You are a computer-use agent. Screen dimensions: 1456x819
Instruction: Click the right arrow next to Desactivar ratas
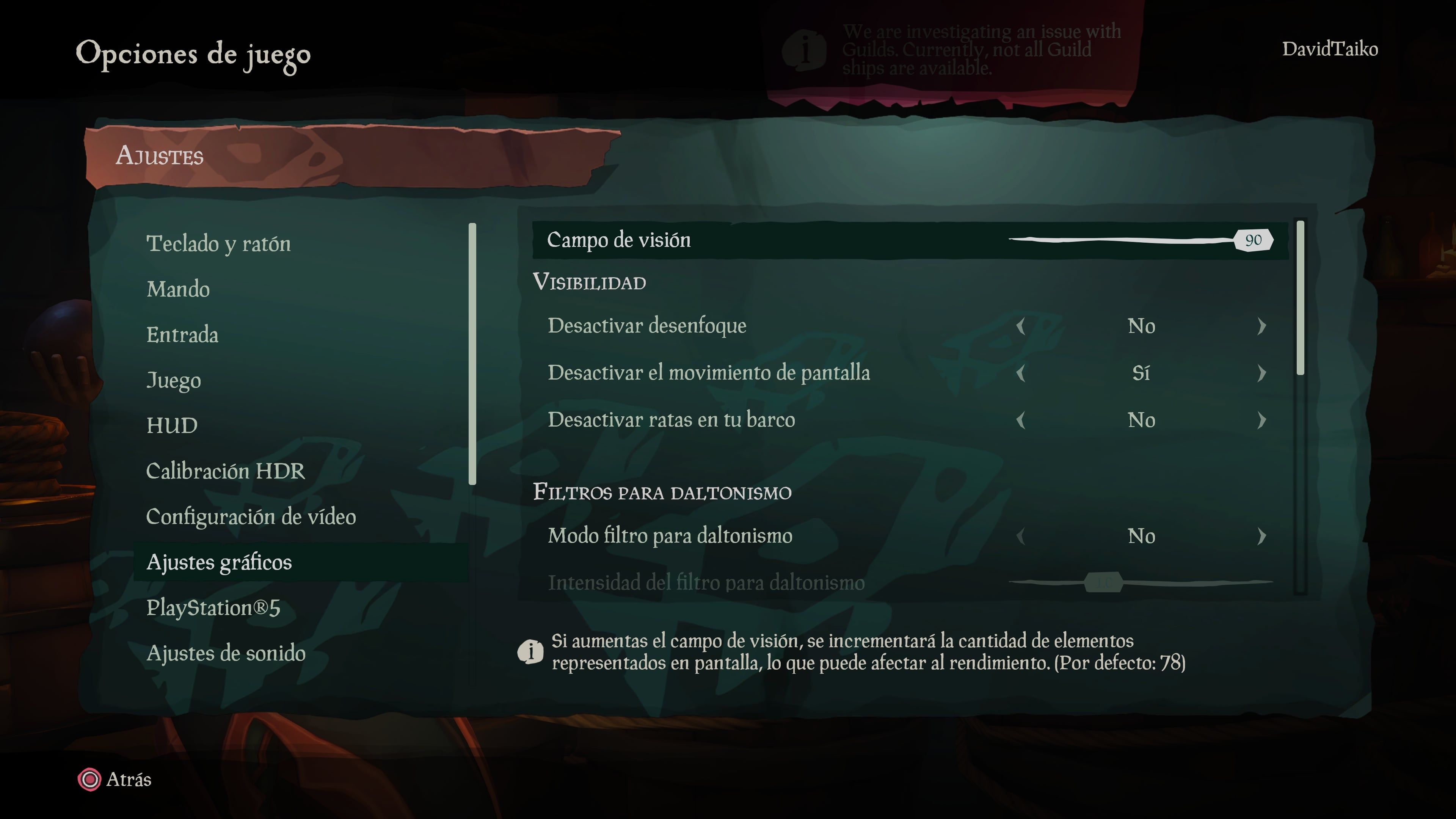1264,420
